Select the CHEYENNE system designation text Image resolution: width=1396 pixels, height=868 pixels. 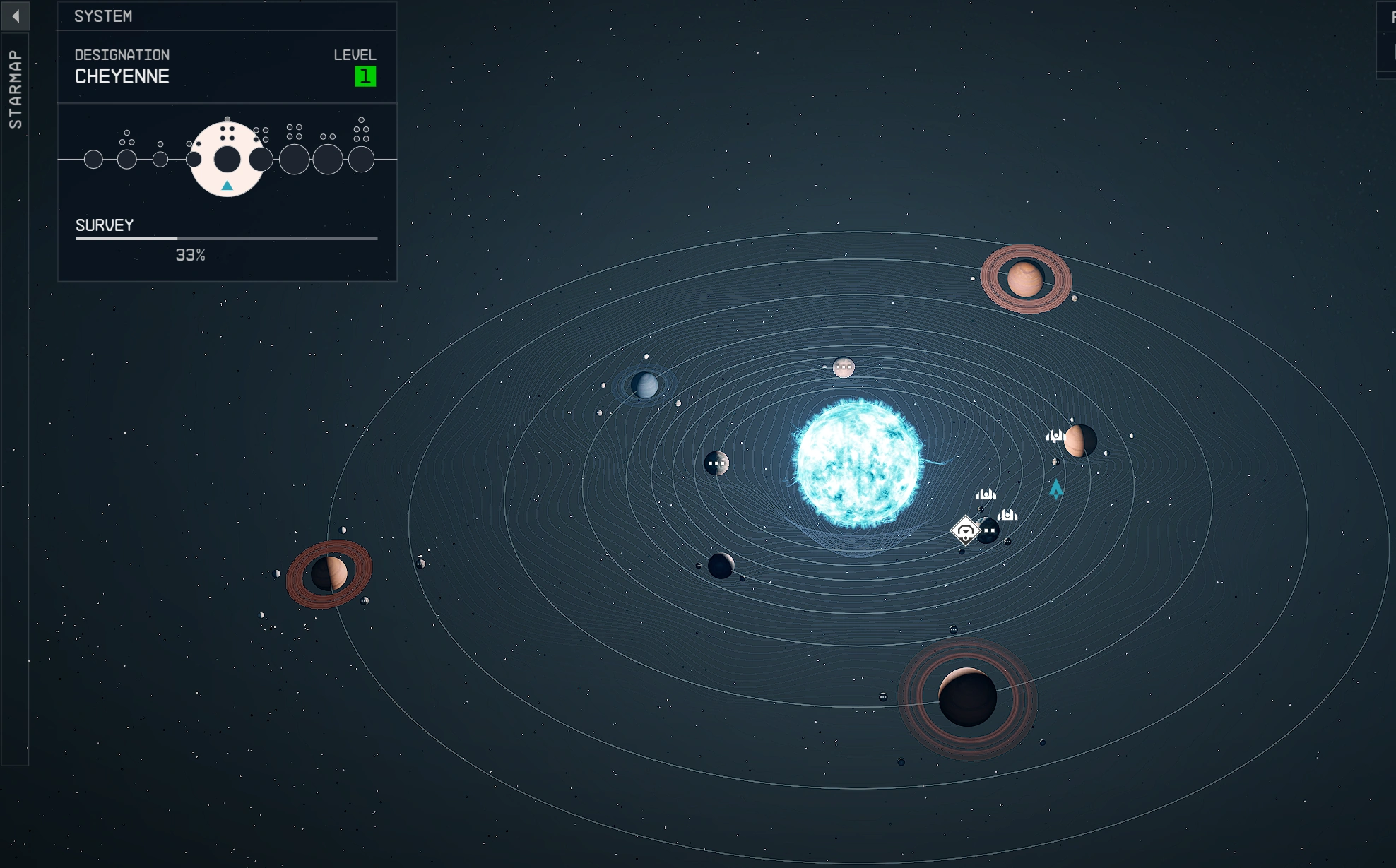pos(122,76)
